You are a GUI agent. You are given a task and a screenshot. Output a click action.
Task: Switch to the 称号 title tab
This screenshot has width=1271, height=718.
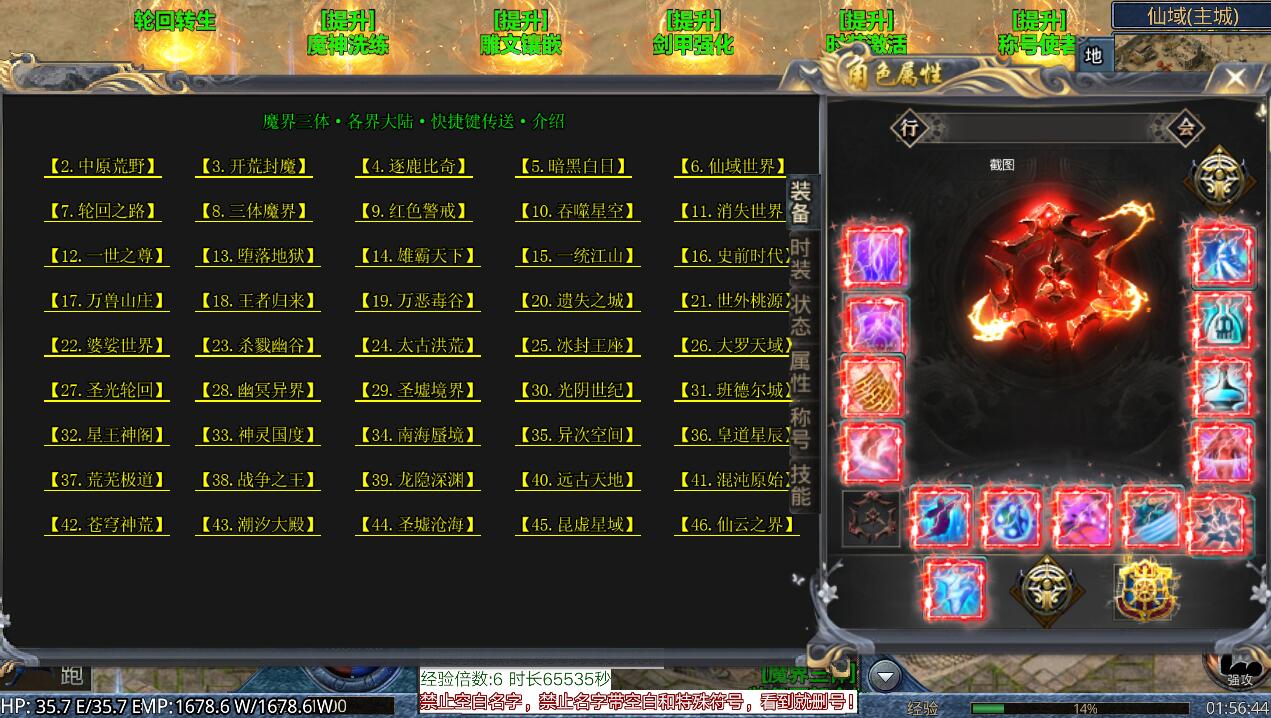pyautogui.click(x=801, y=428)
